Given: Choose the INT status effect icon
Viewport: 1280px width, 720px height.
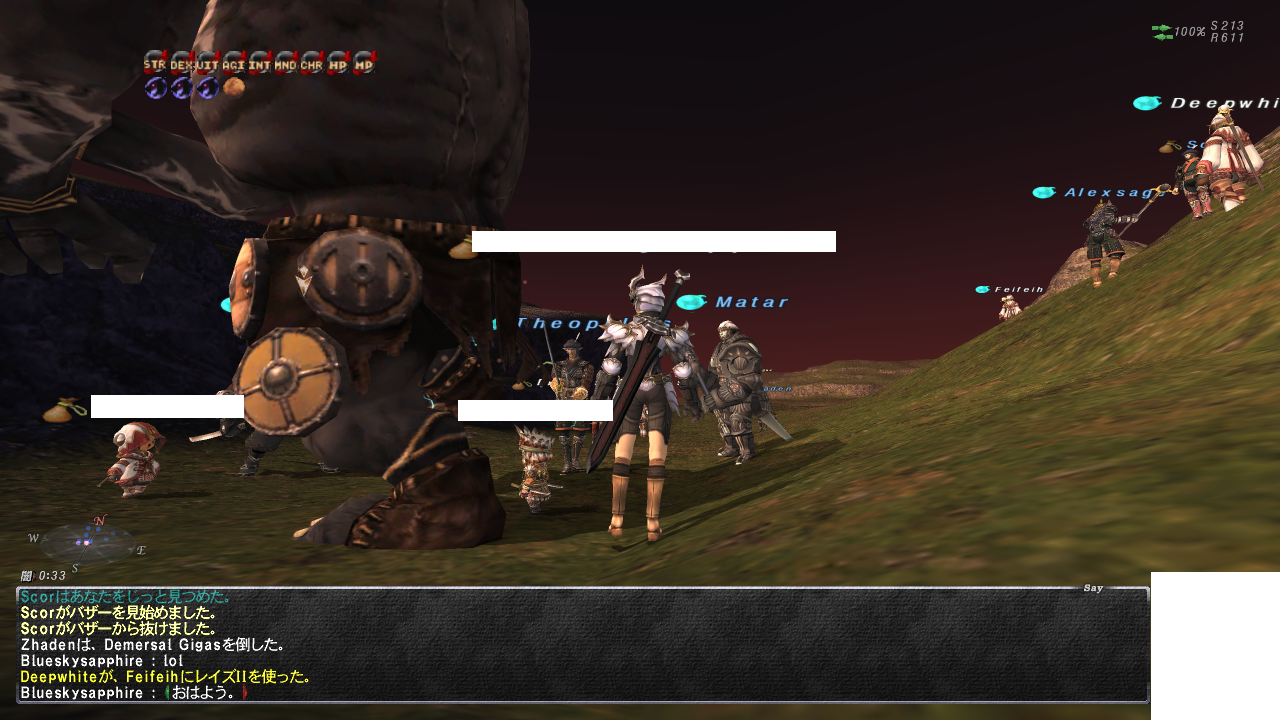Looking at the screenshot, I should point(259,64).
